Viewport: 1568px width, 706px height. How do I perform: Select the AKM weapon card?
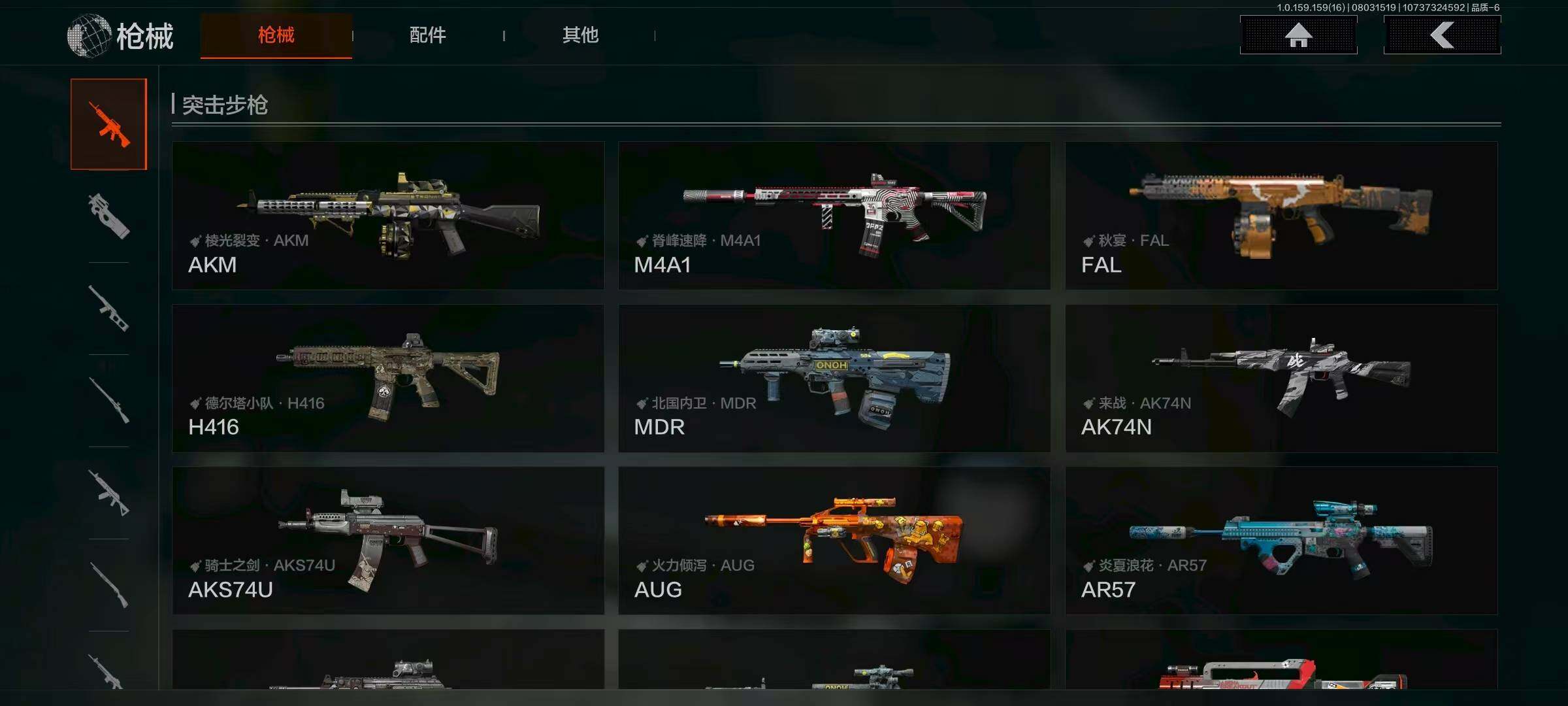coord(388,216)
